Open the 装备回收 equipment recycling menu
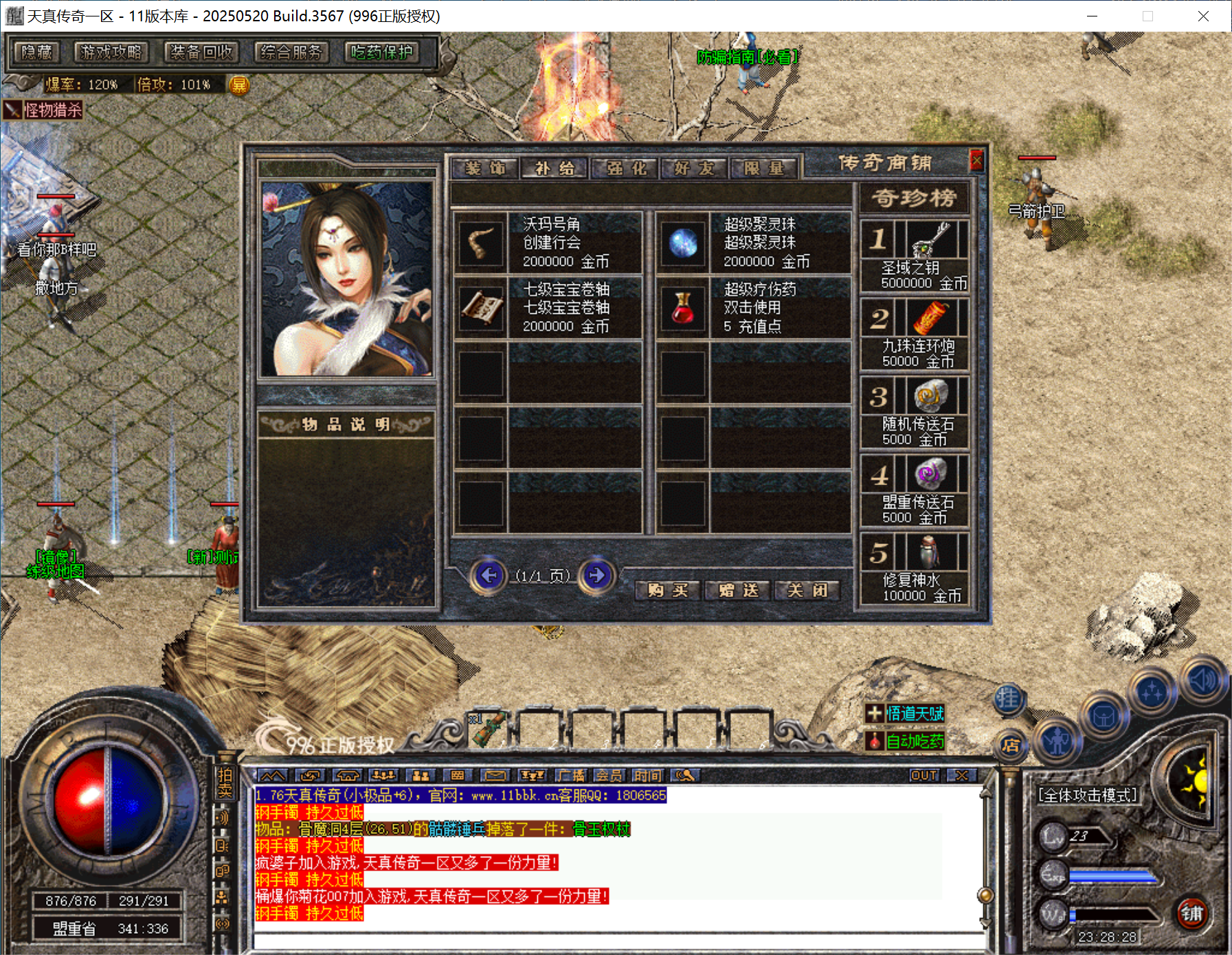Image resolution: width=1232 pixels, height=955 pixels. pyautogui.click(x=201, y=52)
